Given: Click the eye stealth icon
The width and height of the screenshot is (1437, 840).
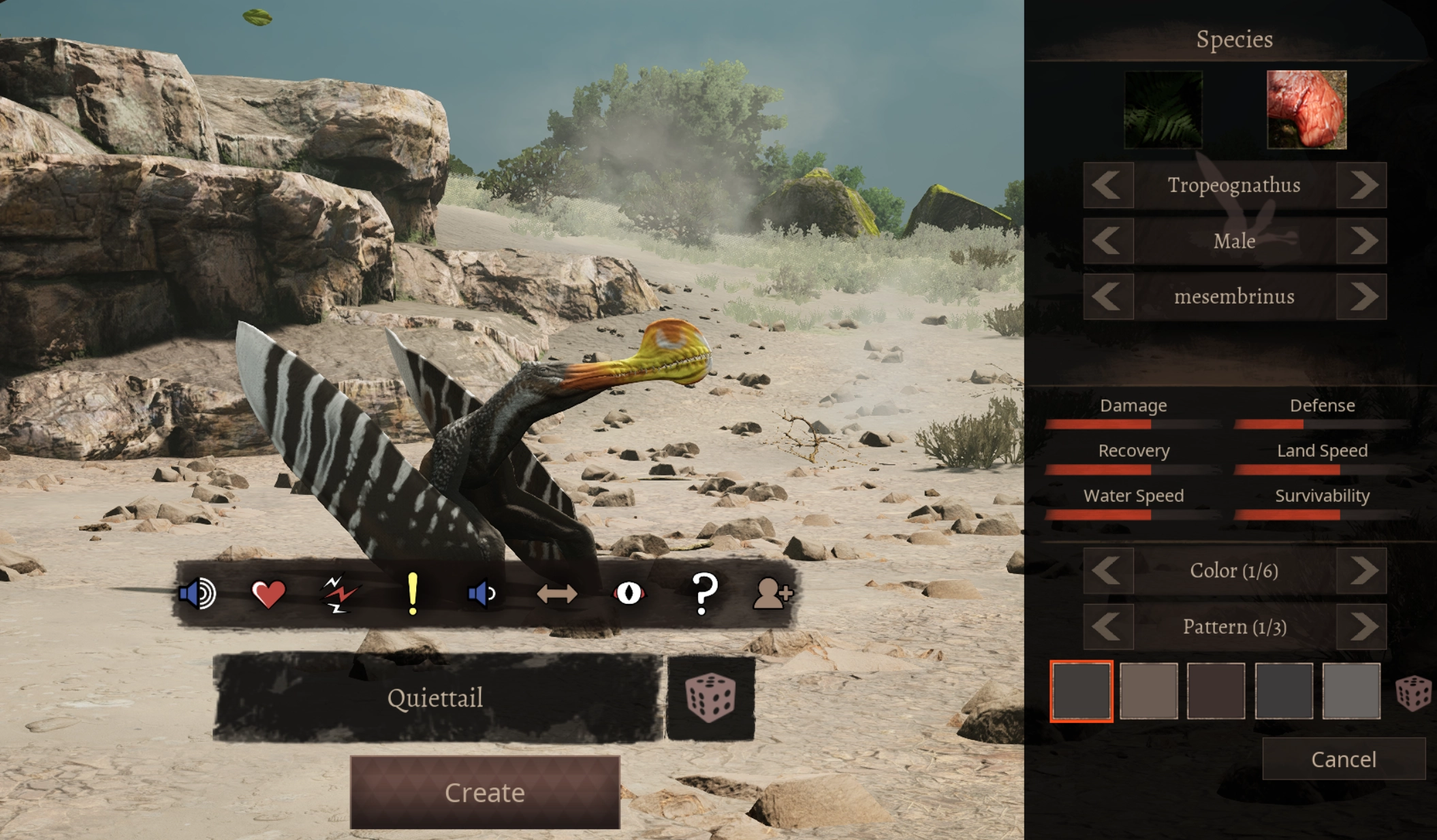Looking at the screenshot, I should (630, 594).
